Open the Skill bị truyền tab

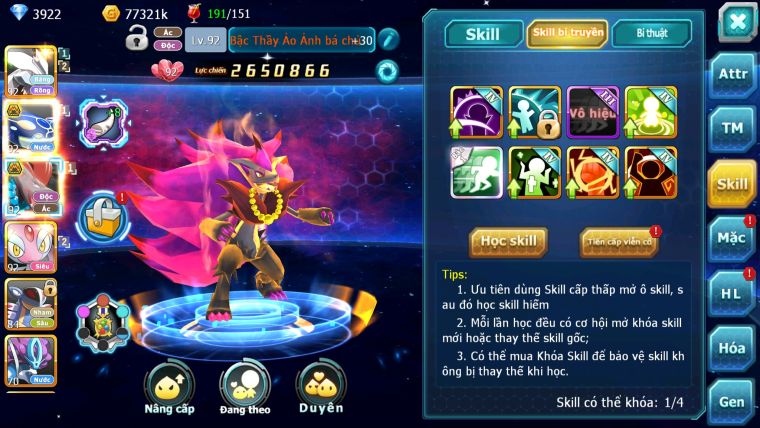coord(566,34)
